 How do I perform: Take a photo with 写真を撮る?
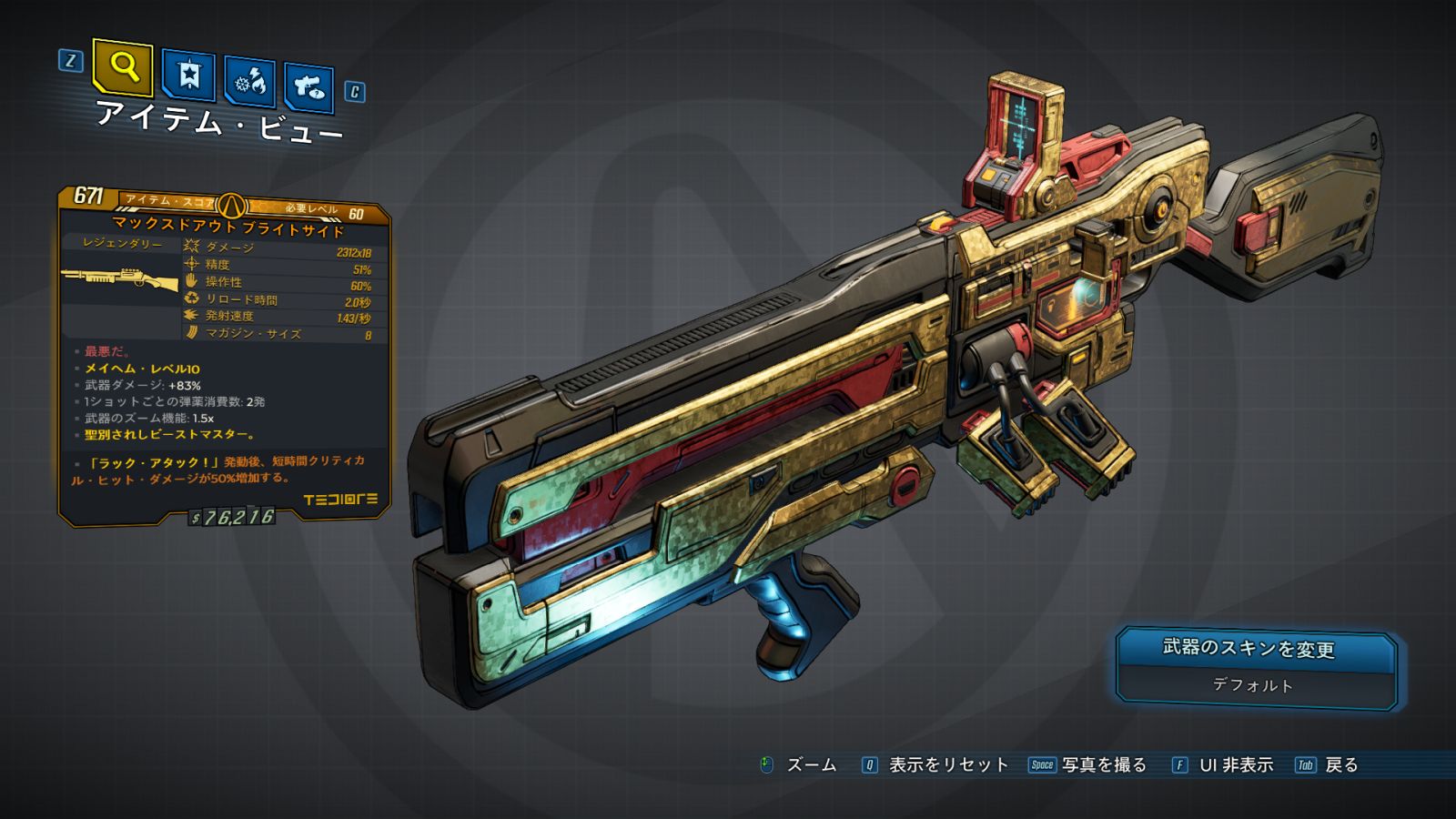click(x=1103, y=765)
